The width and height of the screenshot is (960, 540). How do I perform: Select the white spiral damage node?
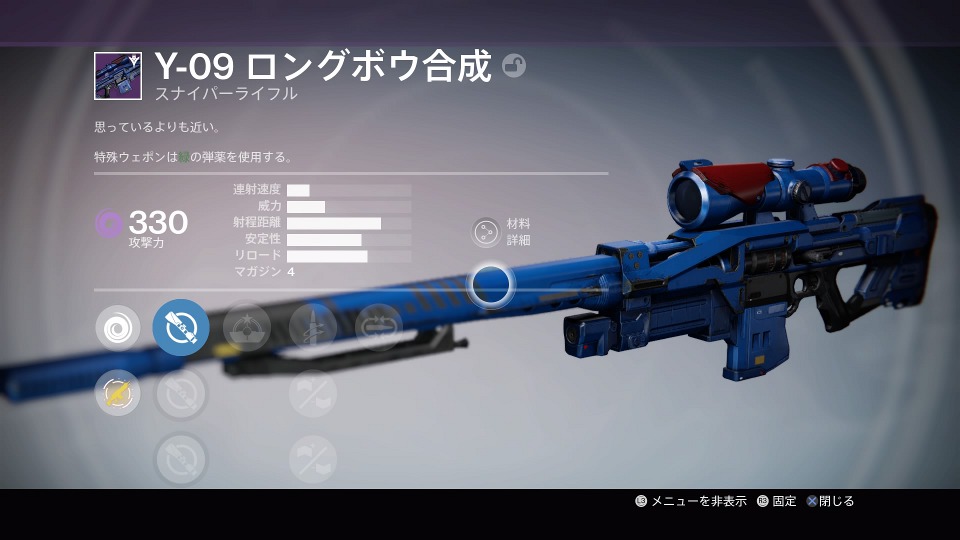(118, 327)
